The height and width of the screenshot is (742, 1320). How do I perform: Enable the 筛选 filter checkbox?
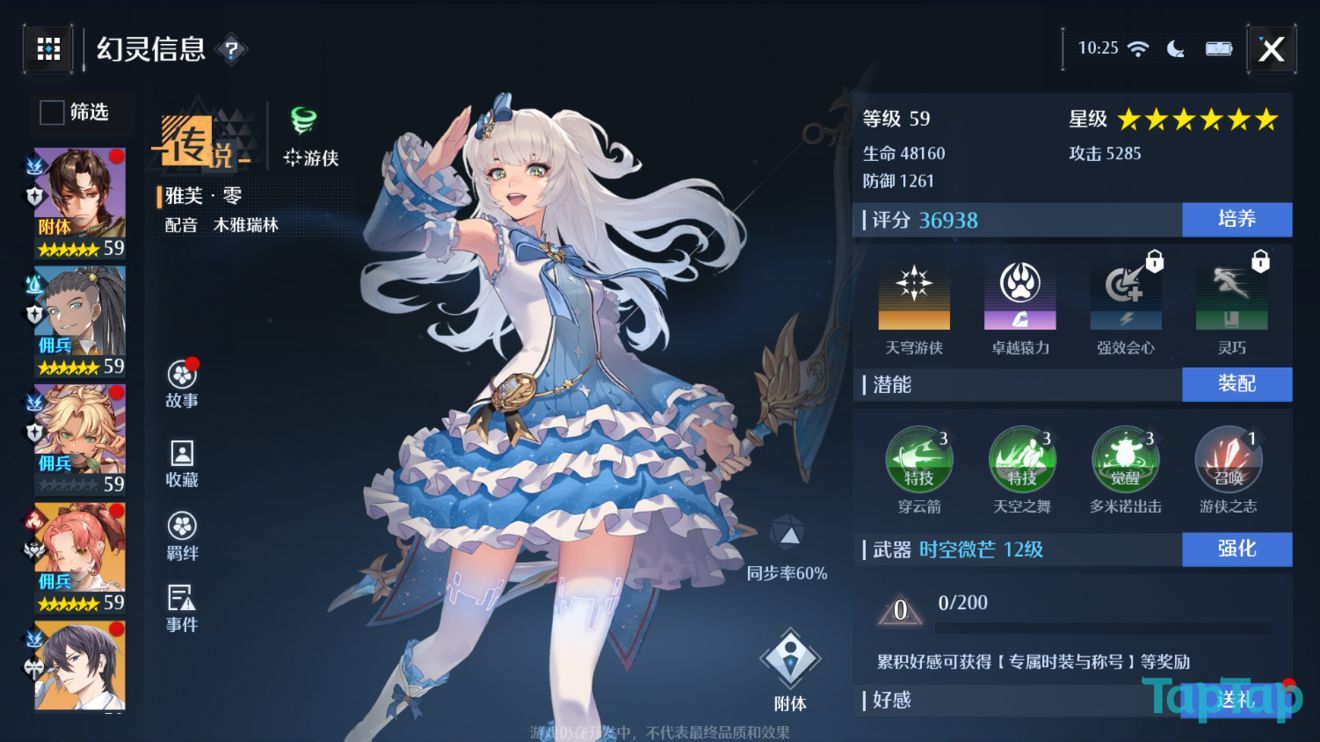[50, 113]
